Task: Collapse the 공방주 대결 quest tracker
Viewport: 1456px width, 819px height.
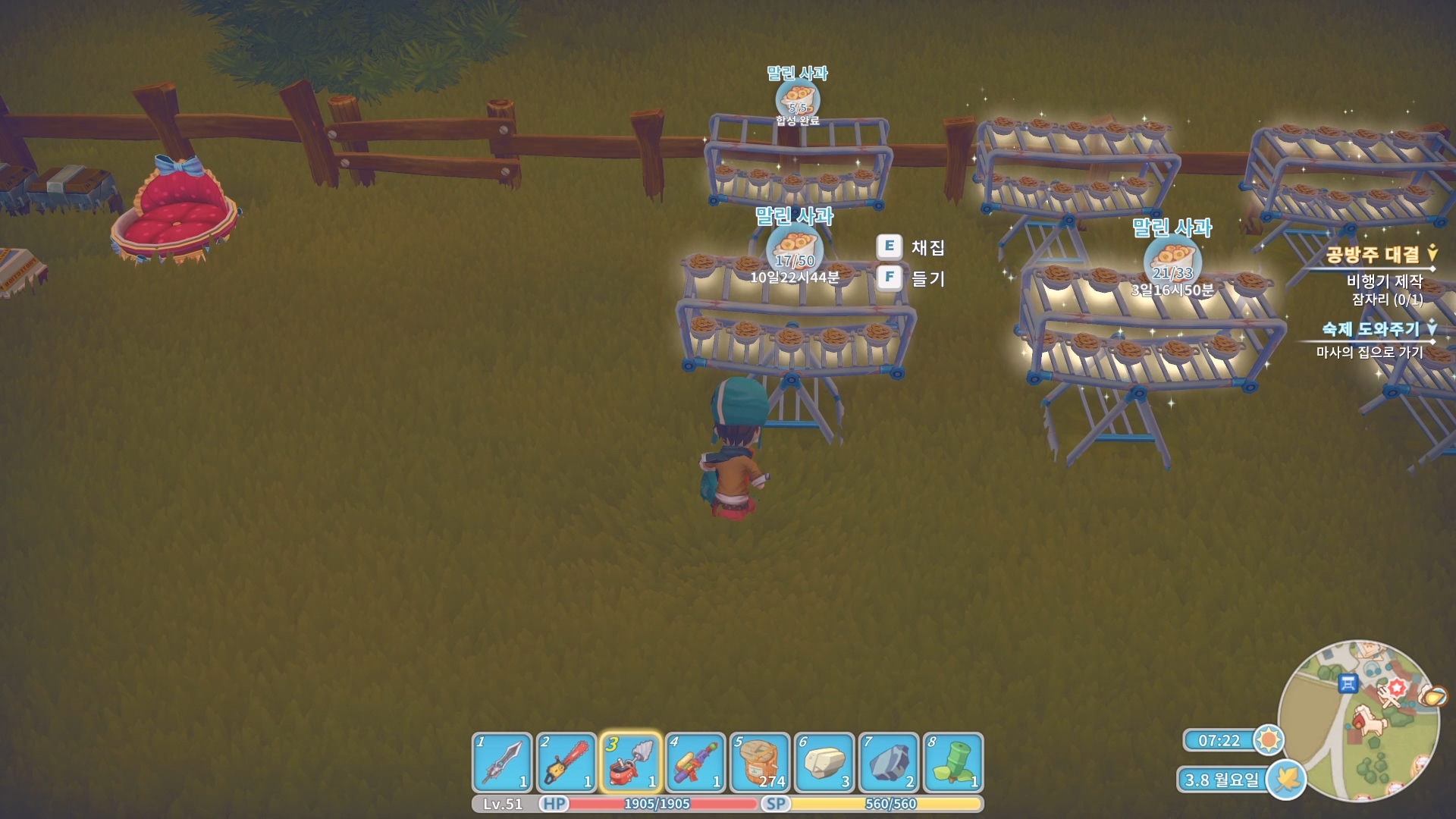Action: (x=1432, y=253)
